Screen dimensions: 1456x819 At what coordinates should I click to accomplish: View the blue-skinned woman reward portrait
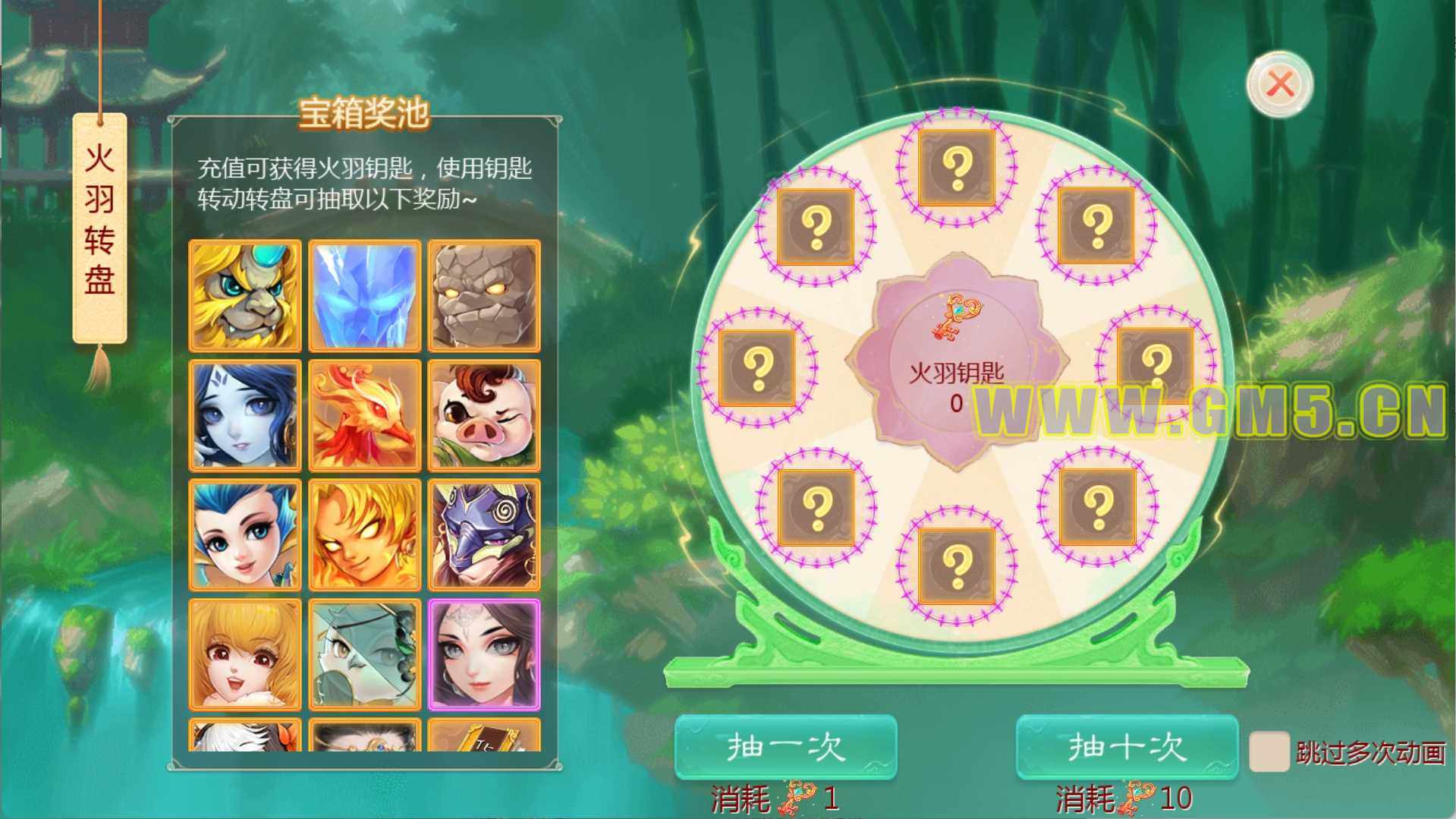[245, 415]
